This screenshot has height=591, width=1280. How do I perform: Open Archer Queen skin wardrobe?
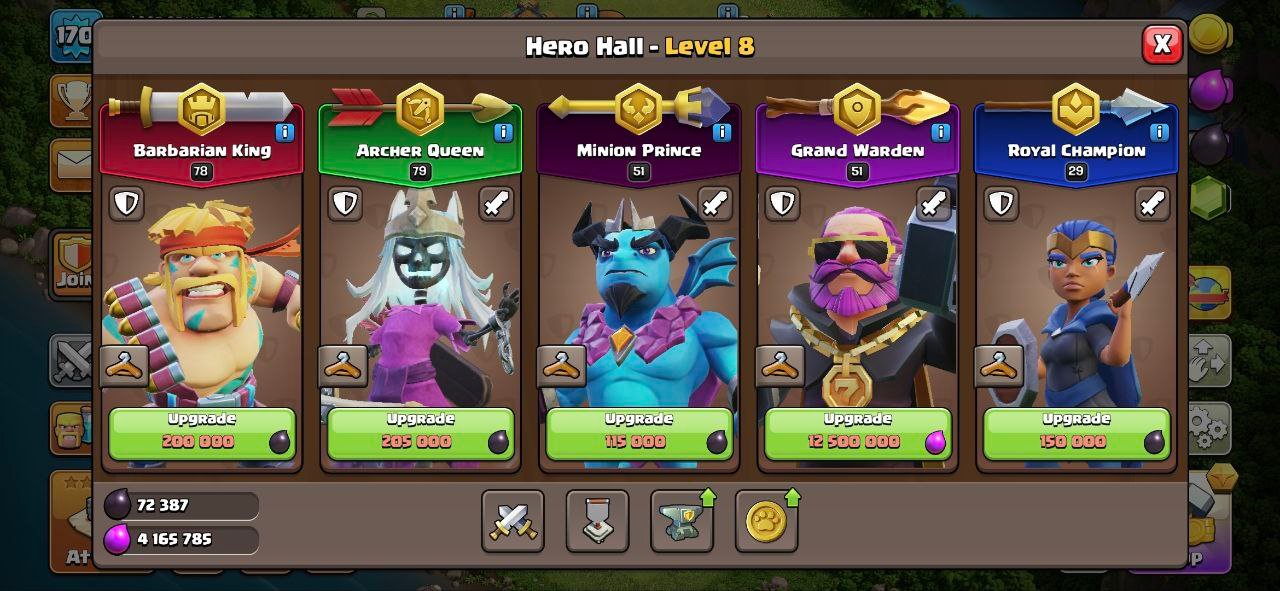343,366
